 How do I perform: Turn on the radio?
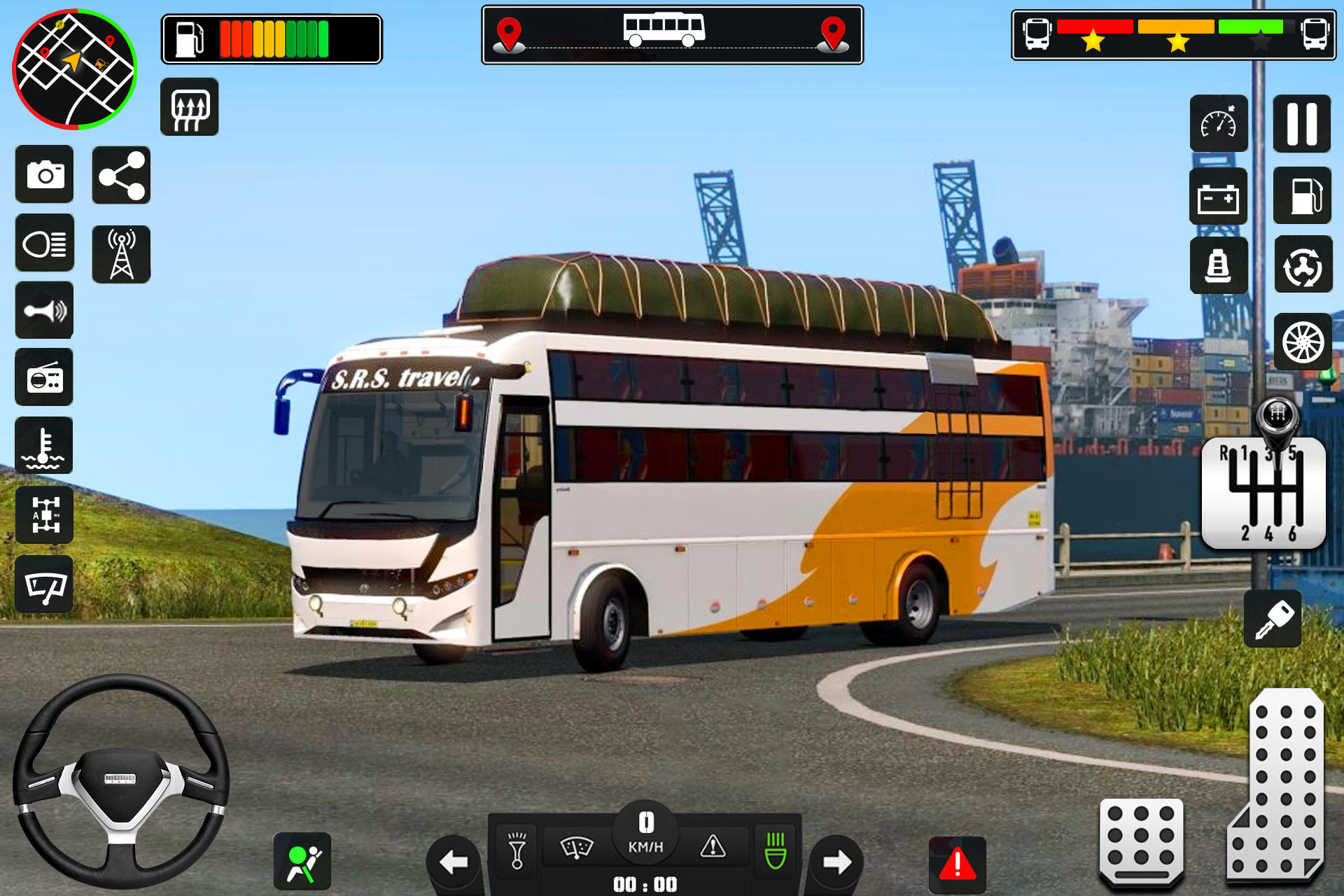point(45,378)
